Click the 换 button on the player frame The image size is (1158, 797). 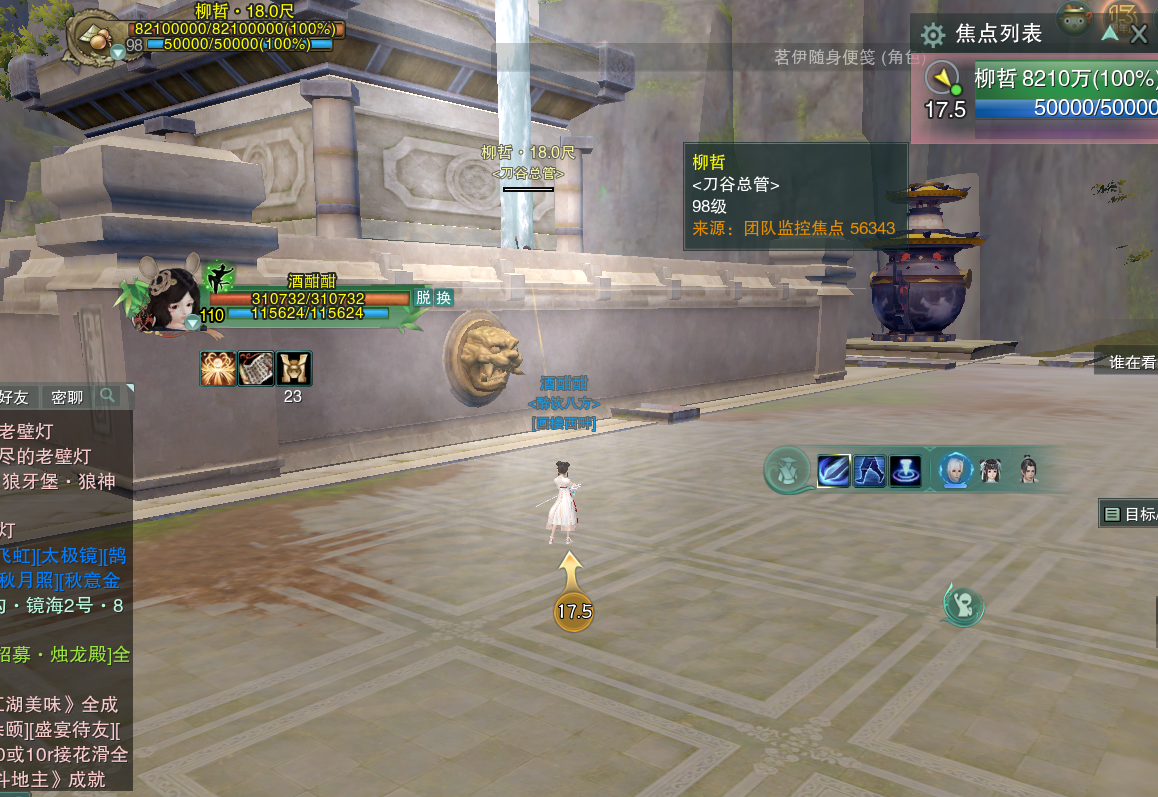coord(443,297)
